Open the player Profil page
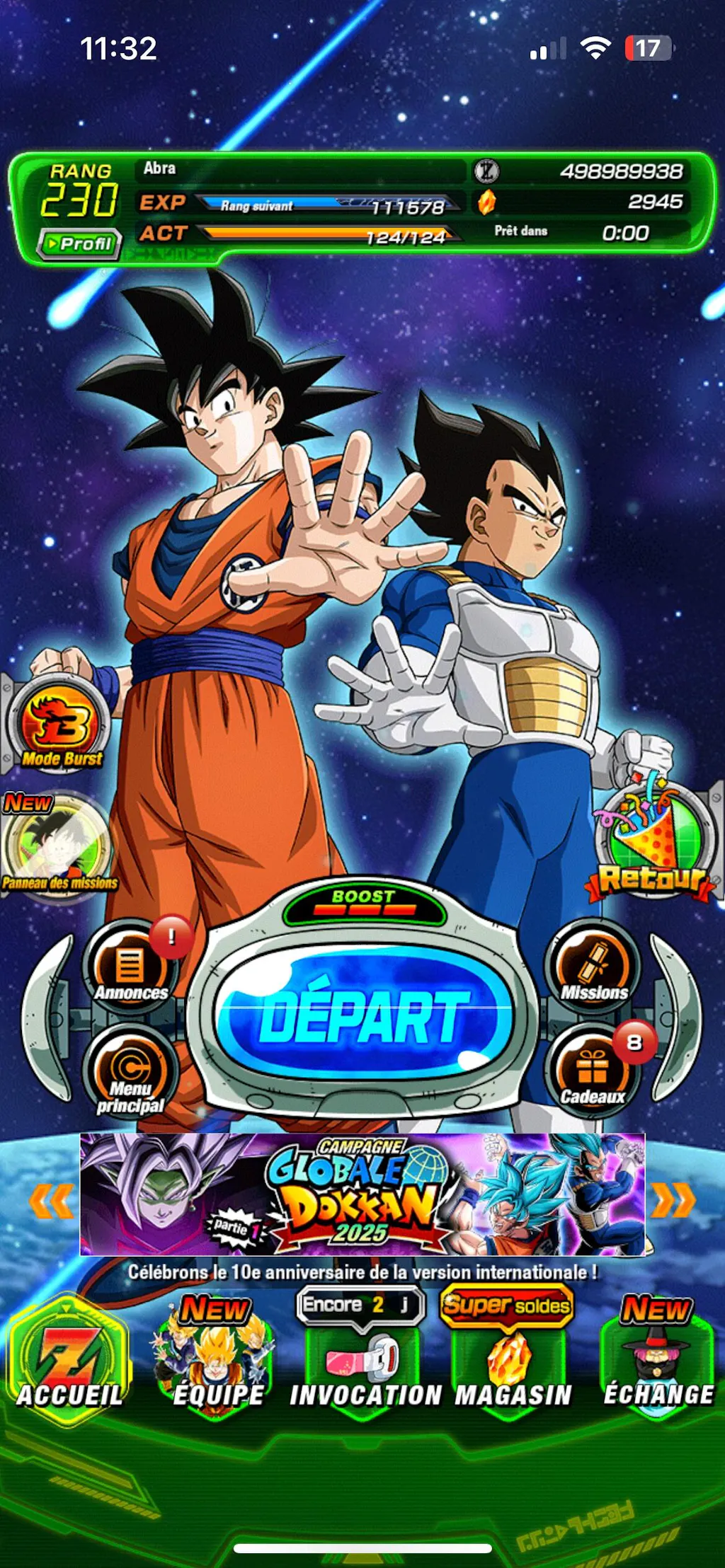 pyautogui.click(x=79, y=244)
